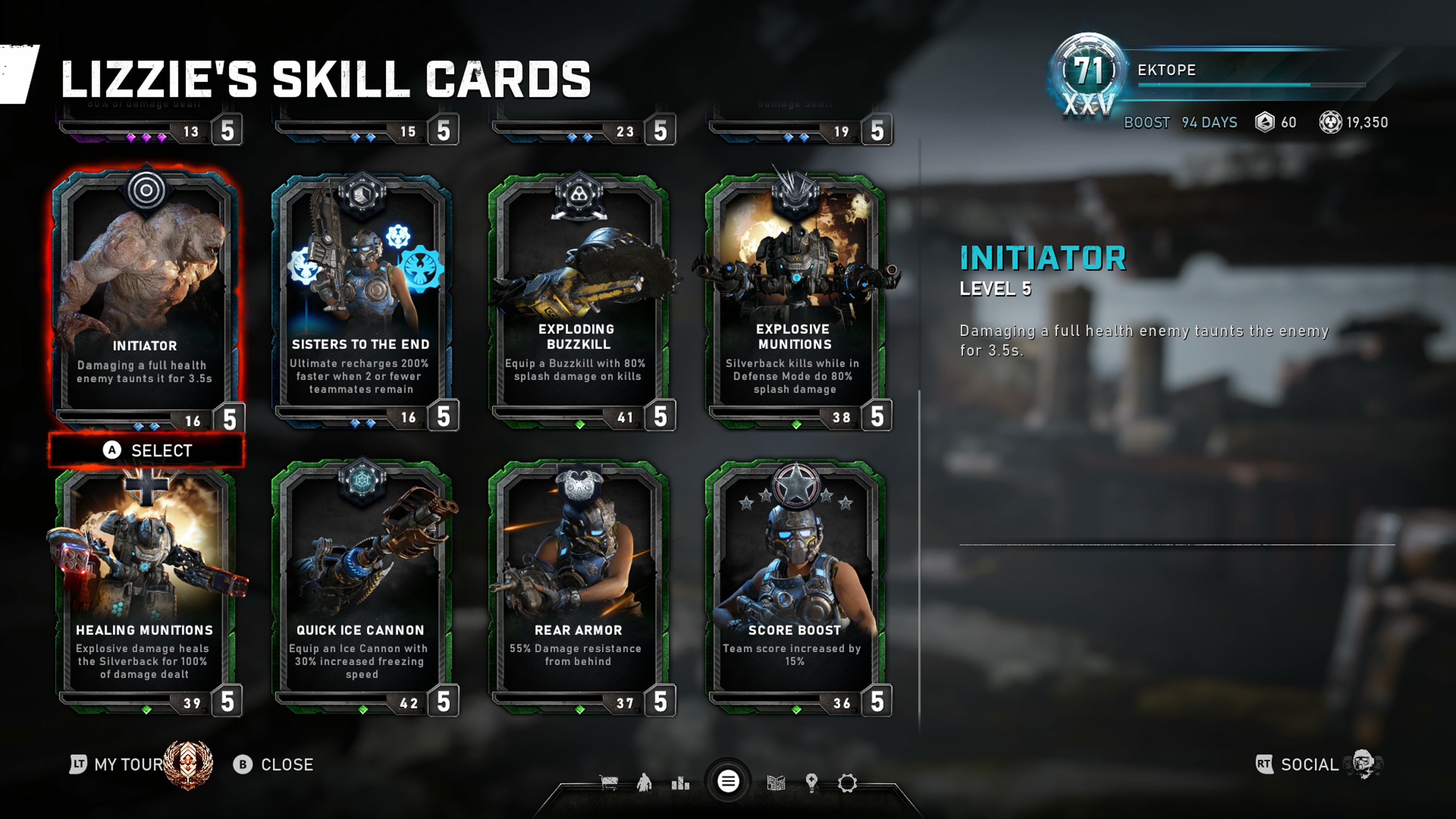This screenshot has height=819, width=1456.
Task: Open the store shopping cart icon
Action: pyautogui.click(x=609, y=783)
